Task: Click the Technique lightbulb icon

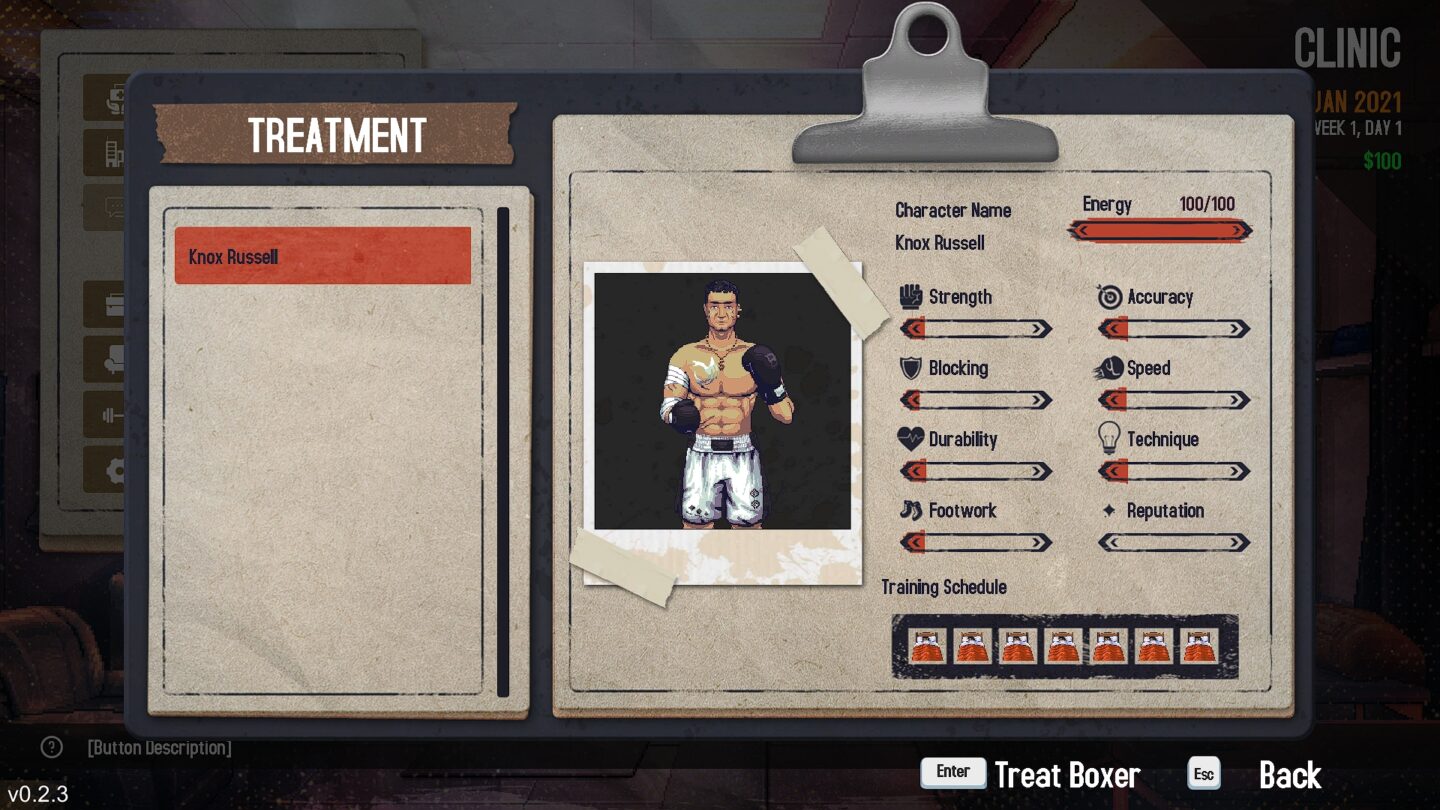Action: coord(1108,439)
